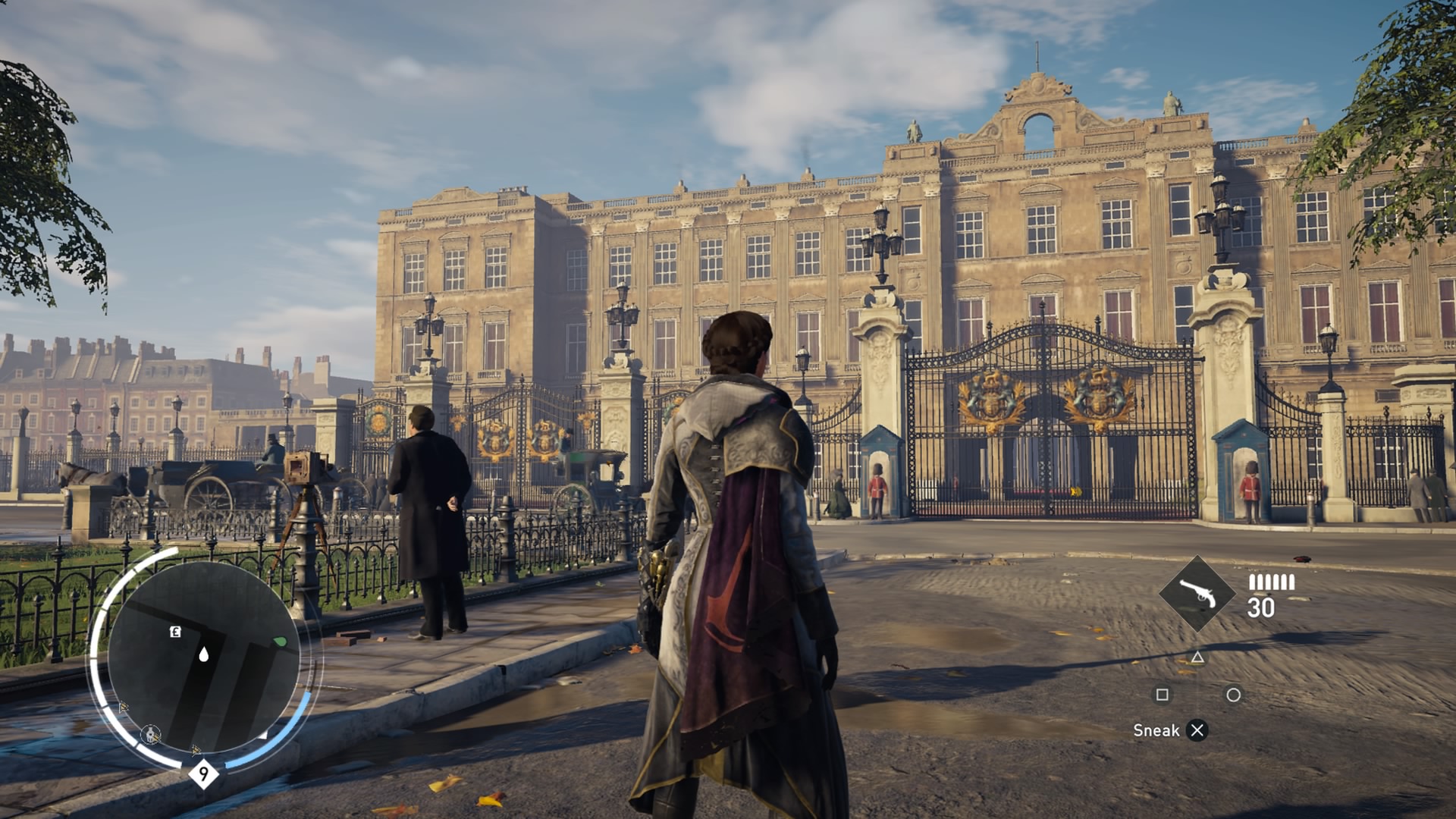Select the circled bottle marker on minimap edge
1456x819 pixels.
point(151,734)
